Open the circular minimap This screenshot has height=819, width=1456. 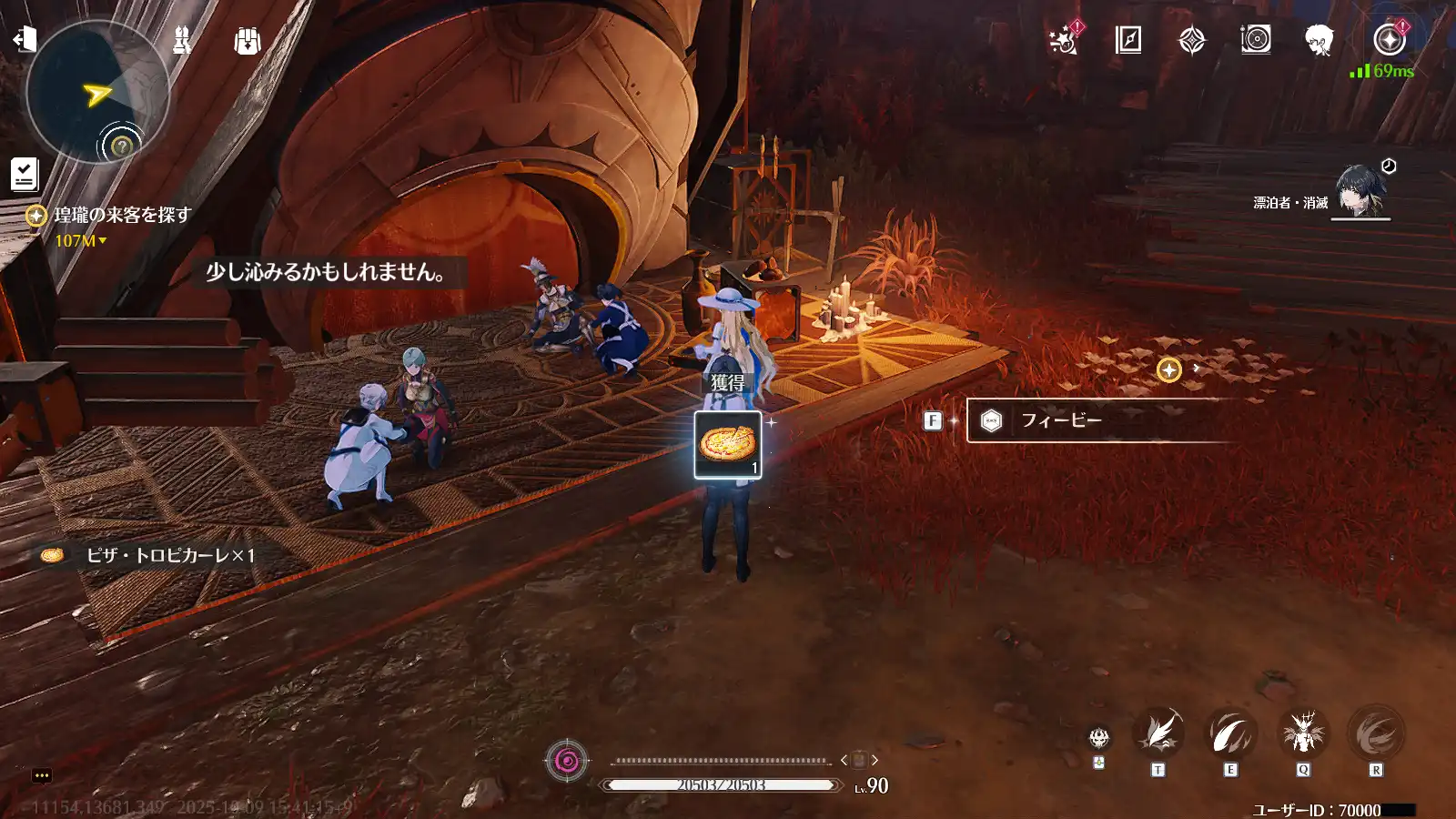click(x=96, y=92)
